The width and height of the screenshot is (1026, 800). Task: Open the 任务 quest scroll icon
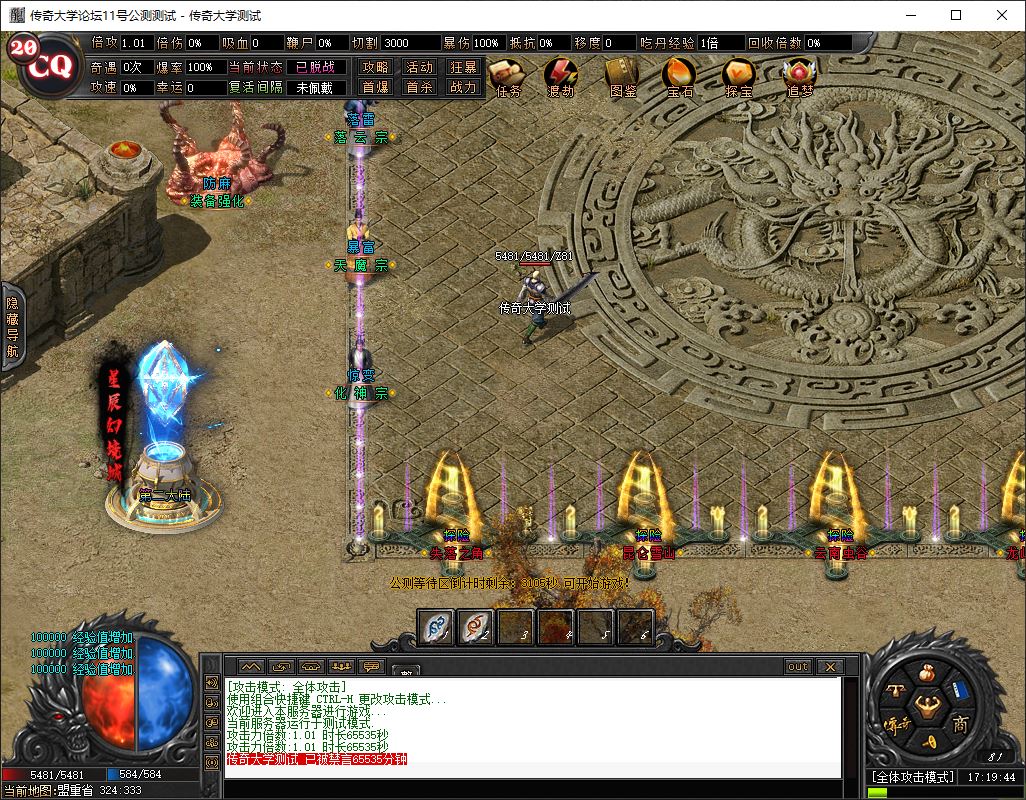[x=508, y=75]
